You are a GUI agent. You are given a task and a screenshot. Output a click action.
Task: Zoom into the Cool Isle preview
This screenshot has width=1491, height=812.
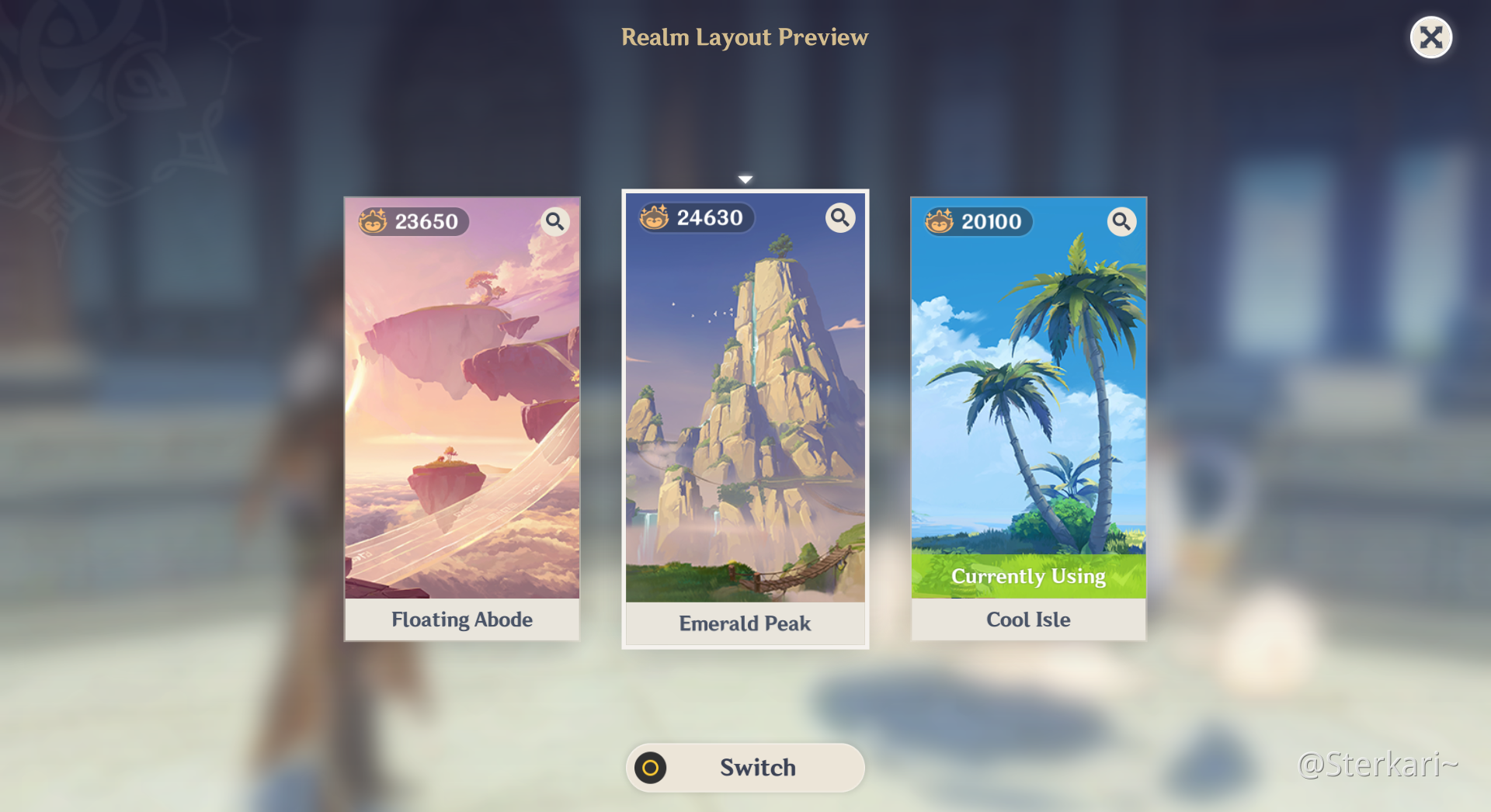coord(1121,222)
